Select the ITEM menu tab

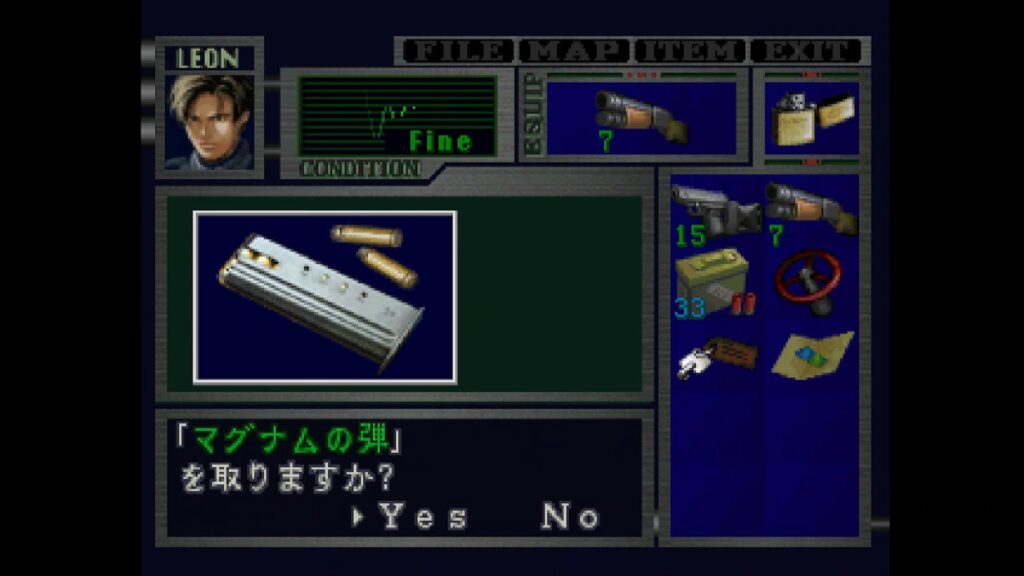point(692,50)
